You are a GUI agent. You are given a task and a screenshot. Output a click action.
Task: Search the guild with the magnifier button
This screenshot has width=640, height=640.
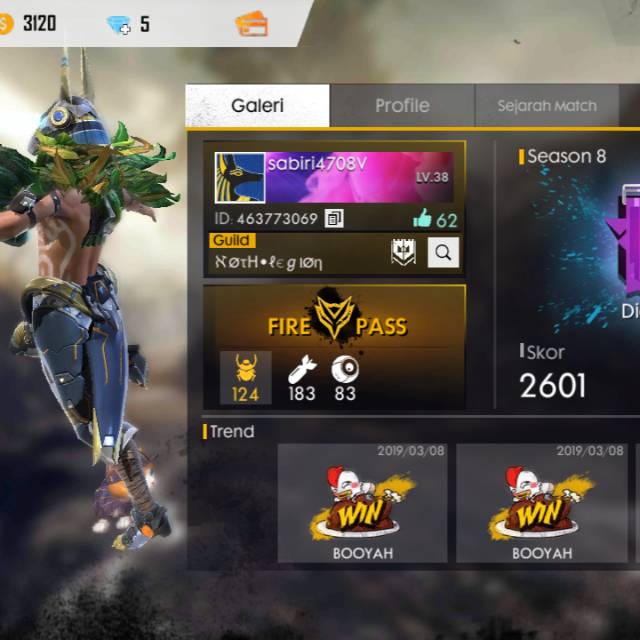click(x=444, y=252)
